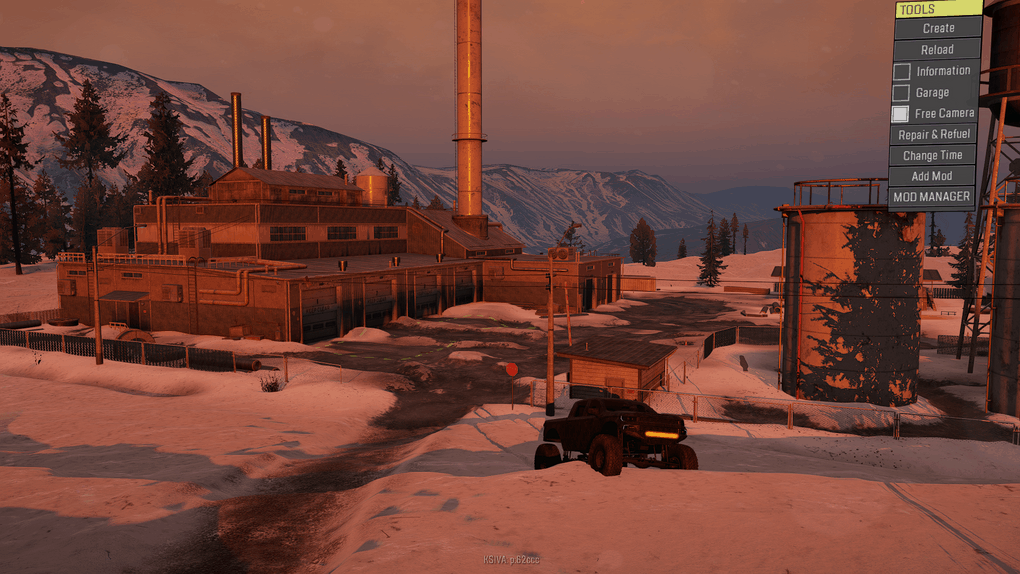Choose the Add Mod button

(x=932, y=176)
